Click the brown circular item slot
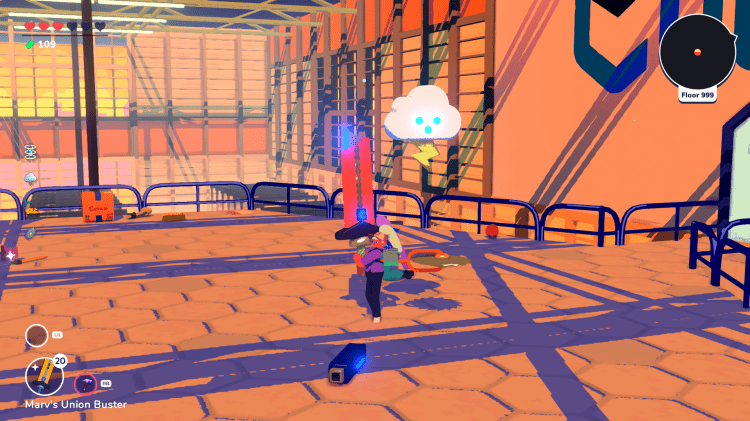 click(36, 335)
